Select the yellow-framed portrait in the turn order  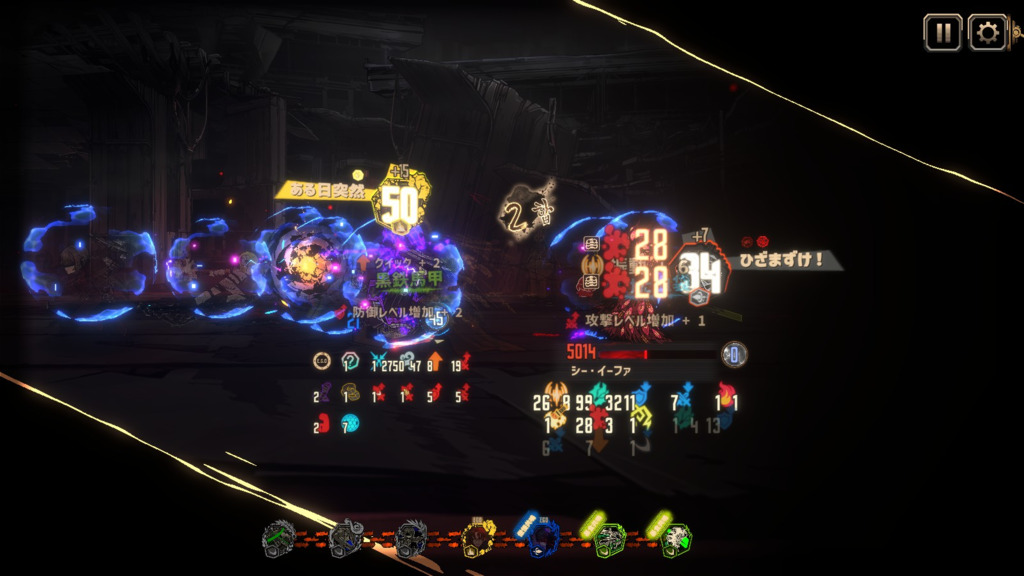point(479,540)
